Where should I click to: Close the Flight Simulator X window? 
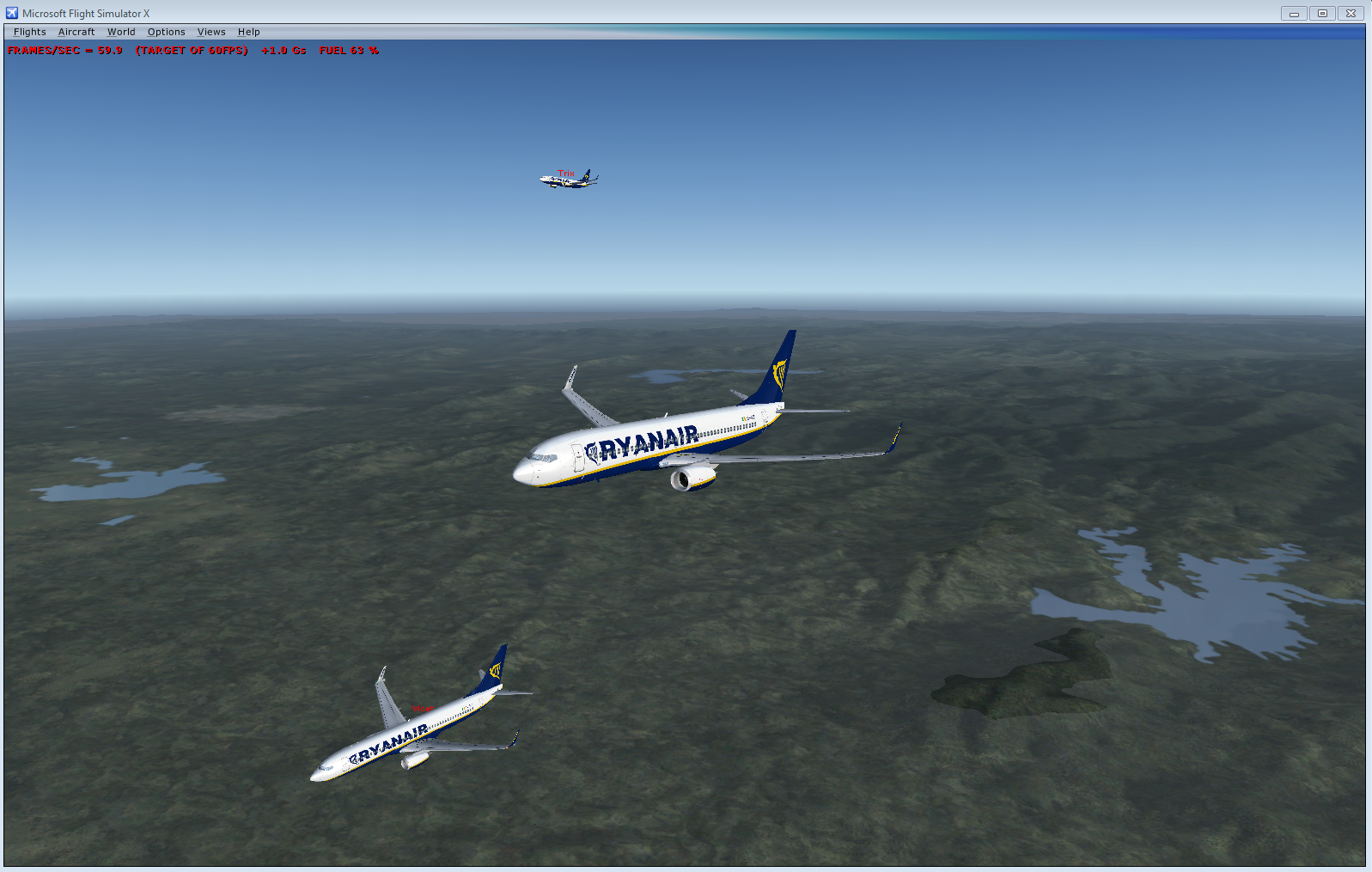coord(1351,13)
